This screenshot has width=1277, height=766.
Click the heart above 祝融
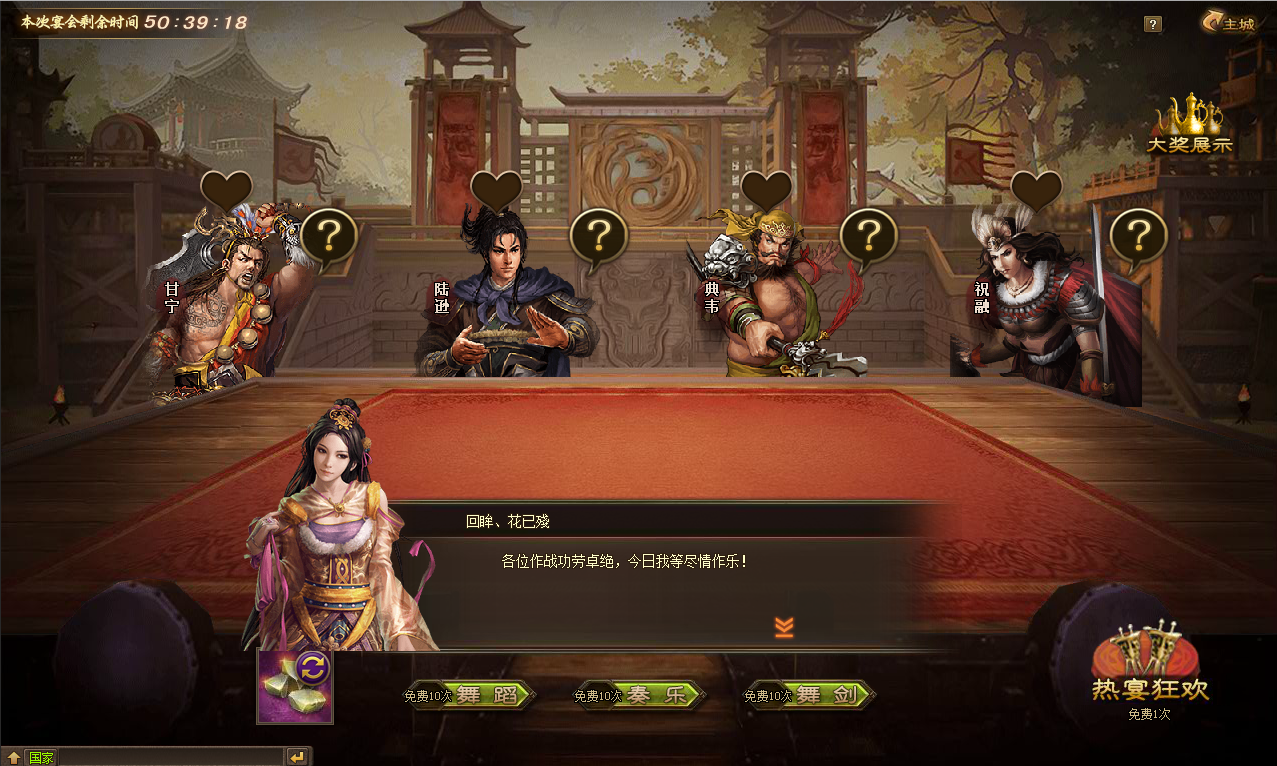pos(1037,190)
